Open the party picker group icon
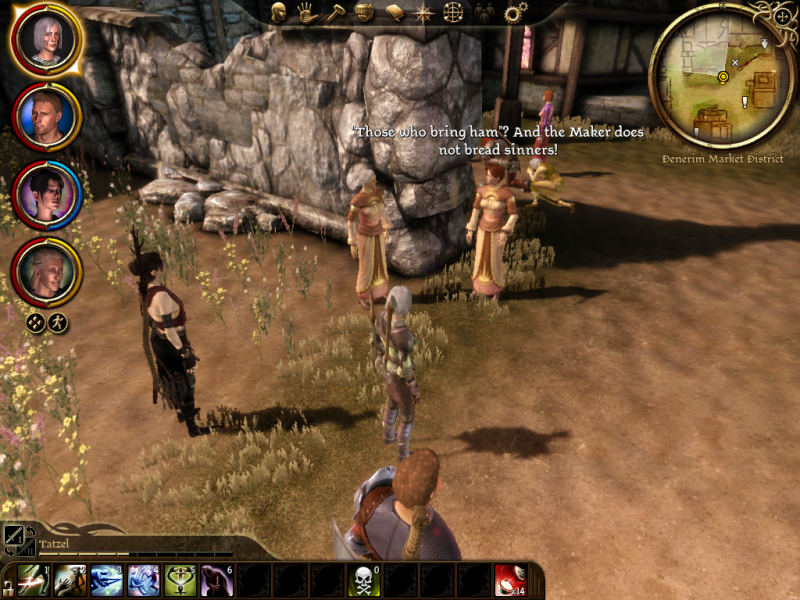The width and height of the screenshot is (800, 600). click(484, 13)
